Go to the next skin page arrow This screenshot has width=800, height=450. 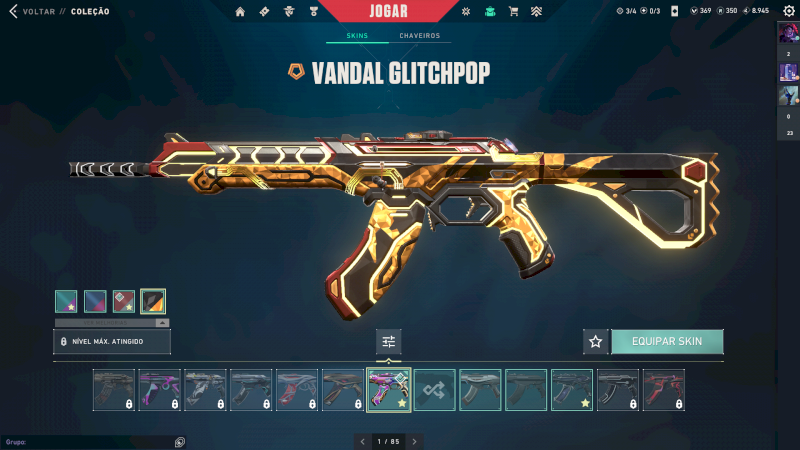(415, 441)
